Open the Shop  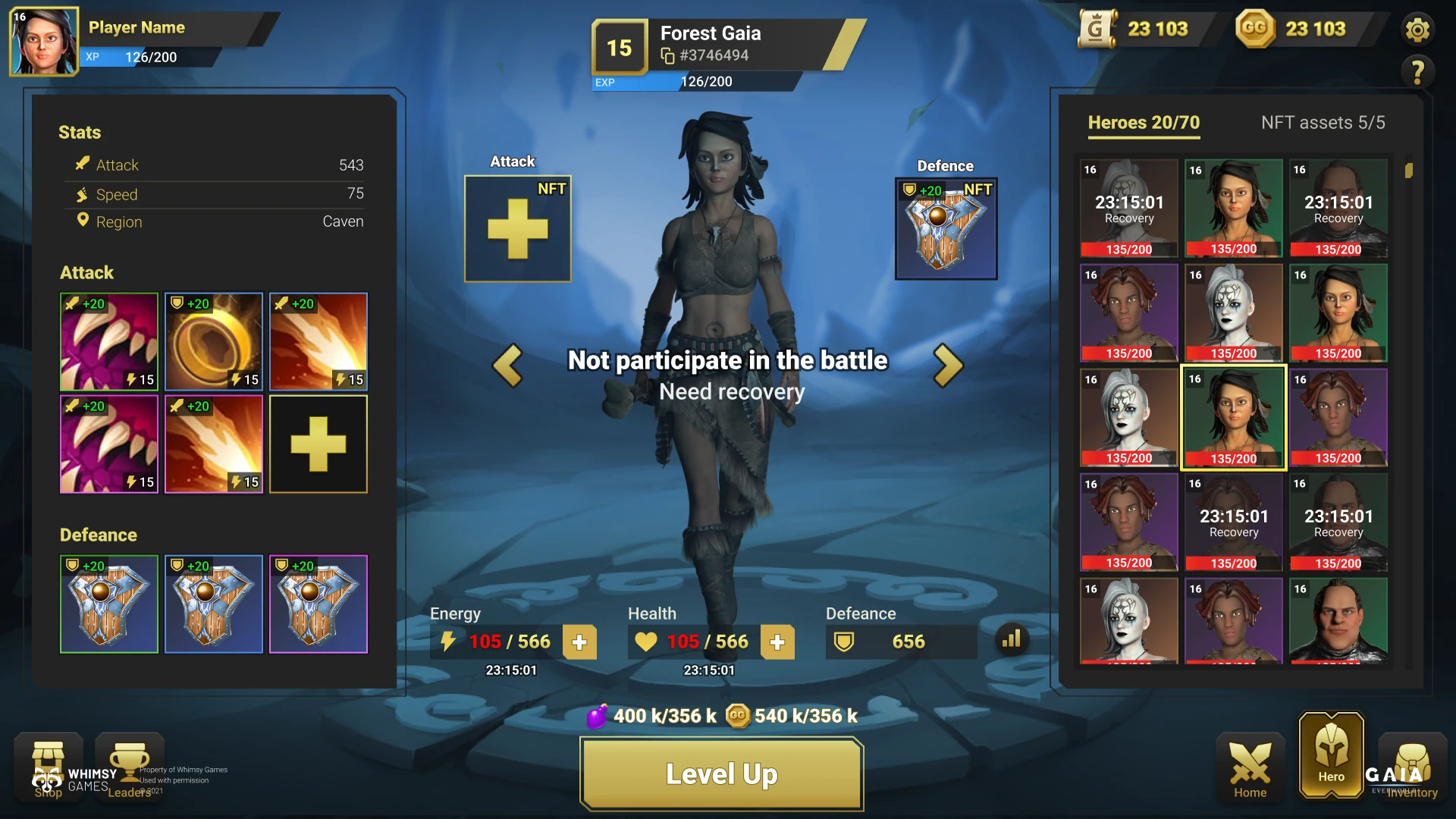coord(49,766)
